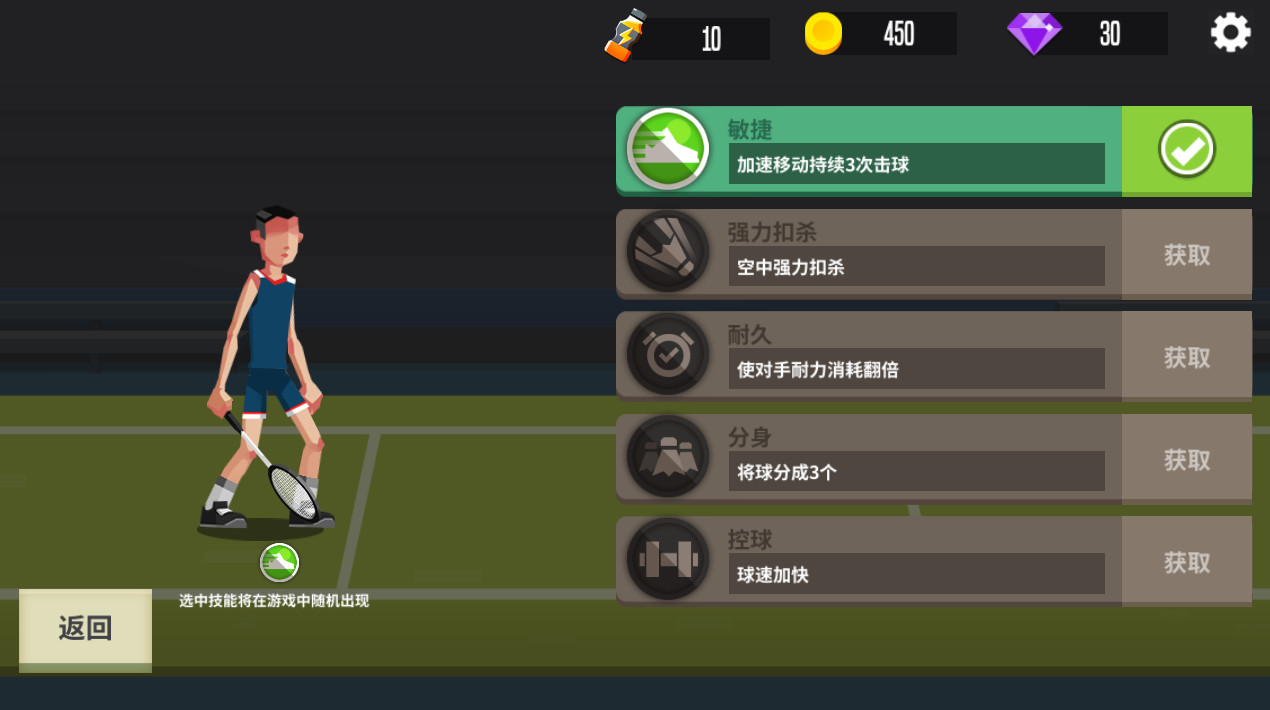Toggle the green checkmark for 敏捷 skill
This screenshot has height=710, width=1270.
pyautogui.click(x=1186, y=150)
